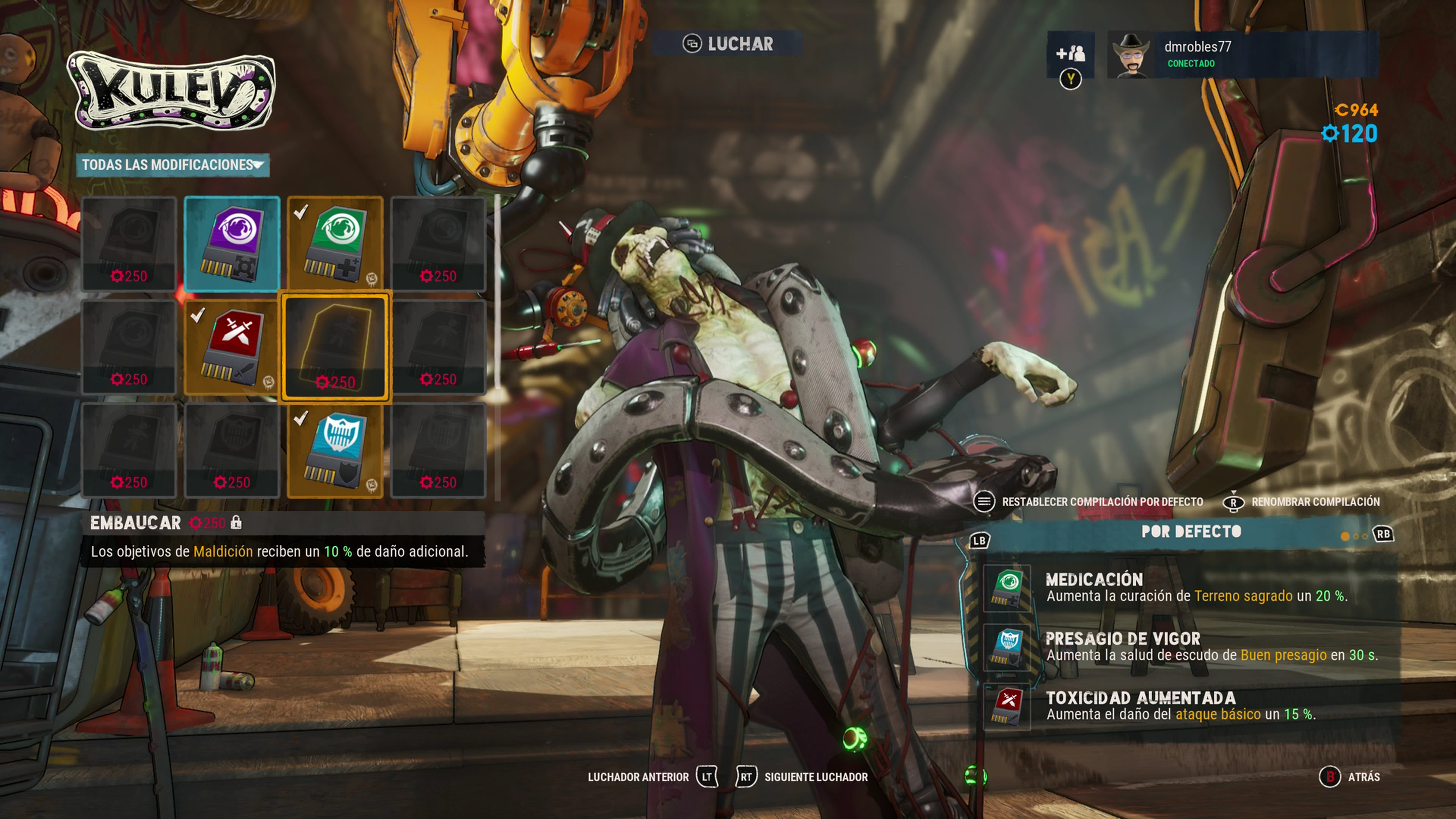Select the green Medicación modification card

tap(335, 243)
